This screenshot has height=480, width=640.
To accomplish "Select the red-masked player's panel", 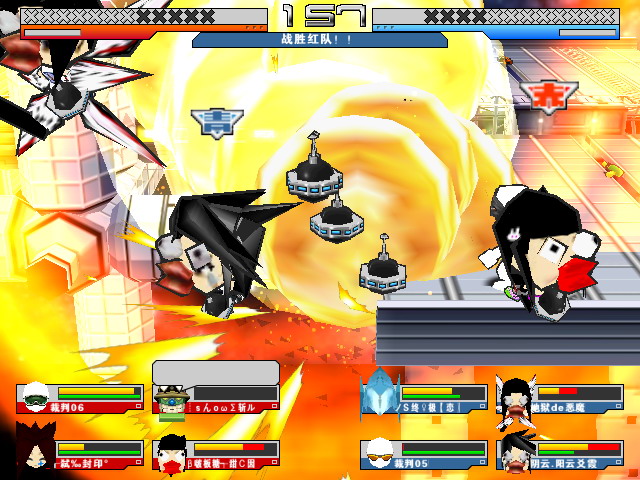I will 216,454.
